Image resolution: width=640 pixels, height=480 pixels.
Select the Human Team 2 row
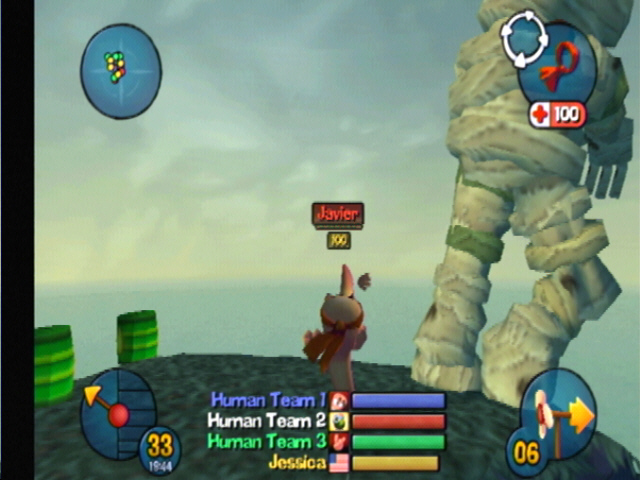tap(327, 421)
